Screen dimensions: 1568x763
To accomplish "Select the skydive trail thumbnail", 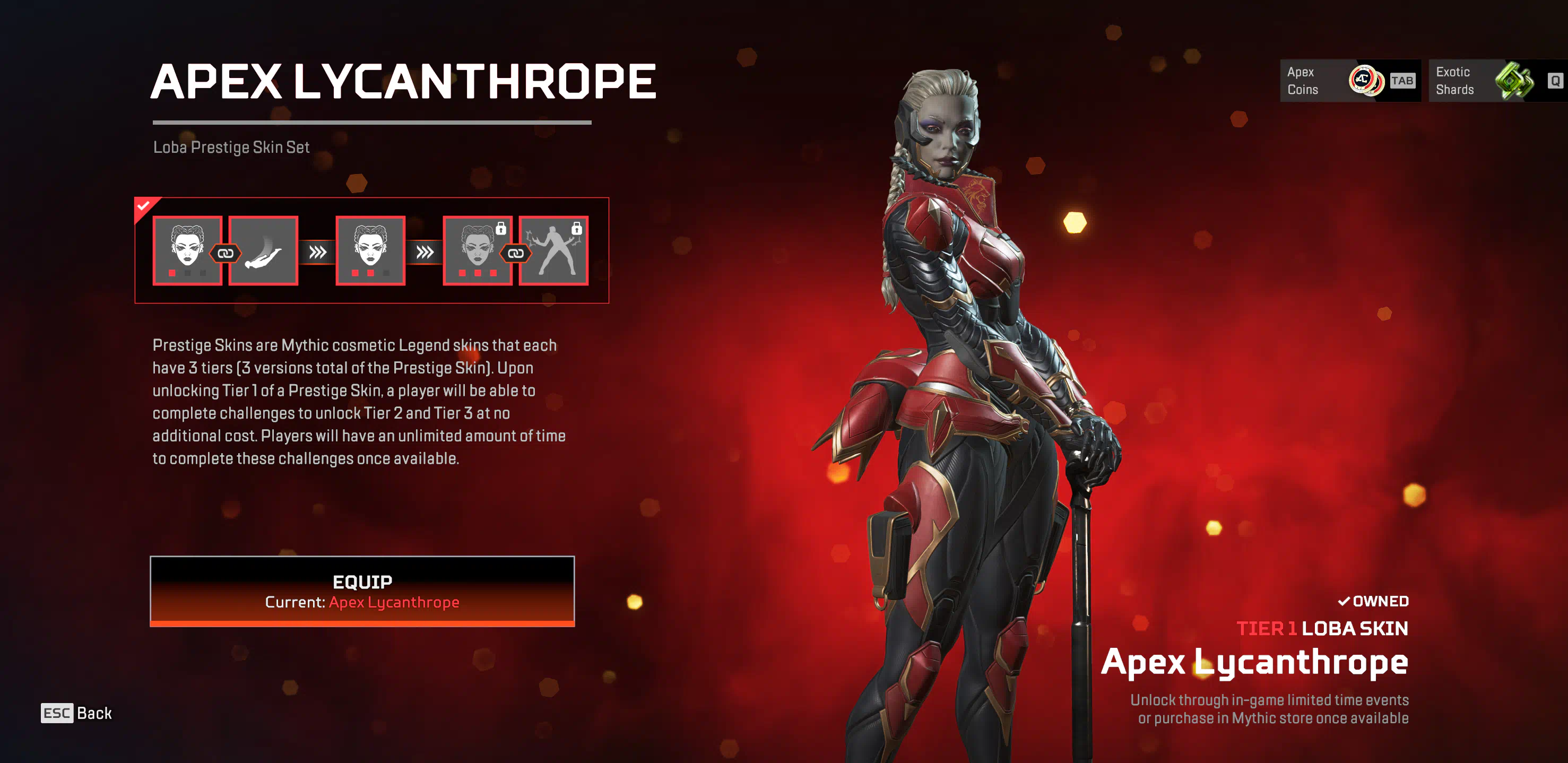I will pos(264,250).
